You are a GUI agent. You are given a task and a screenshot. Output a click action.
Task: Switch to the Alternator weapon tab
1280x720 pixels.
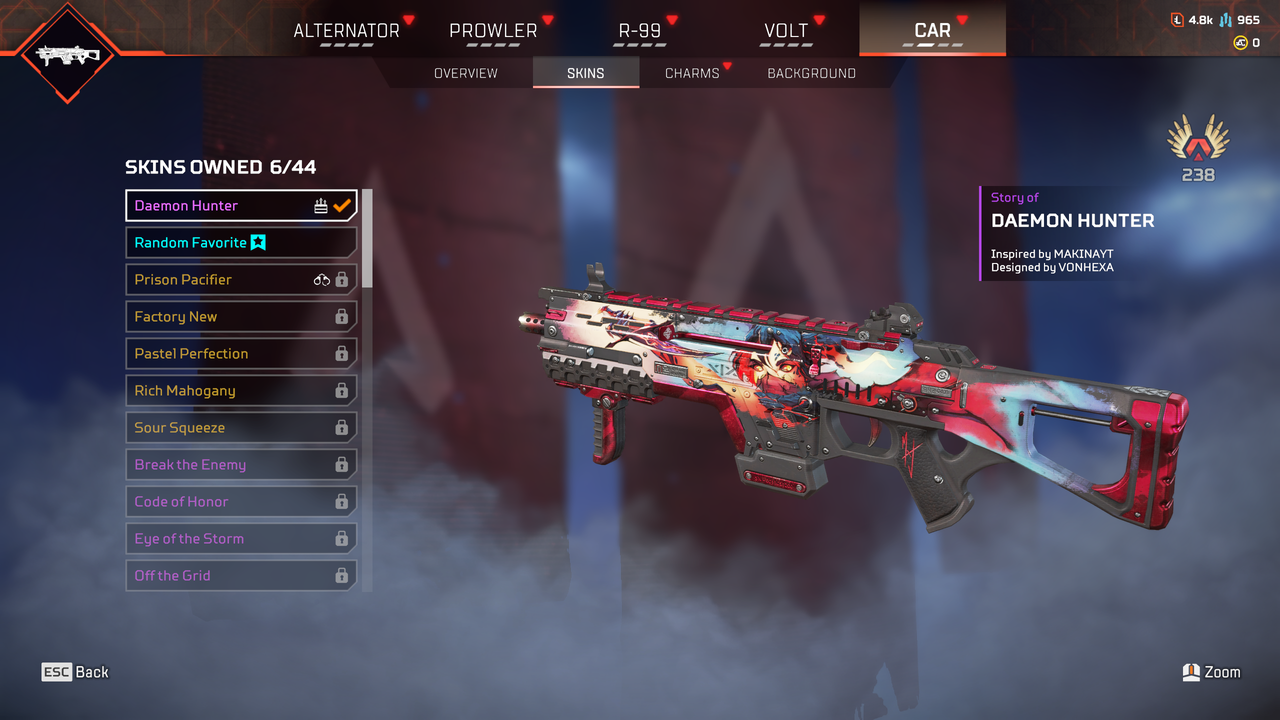[x=346, y=31]
